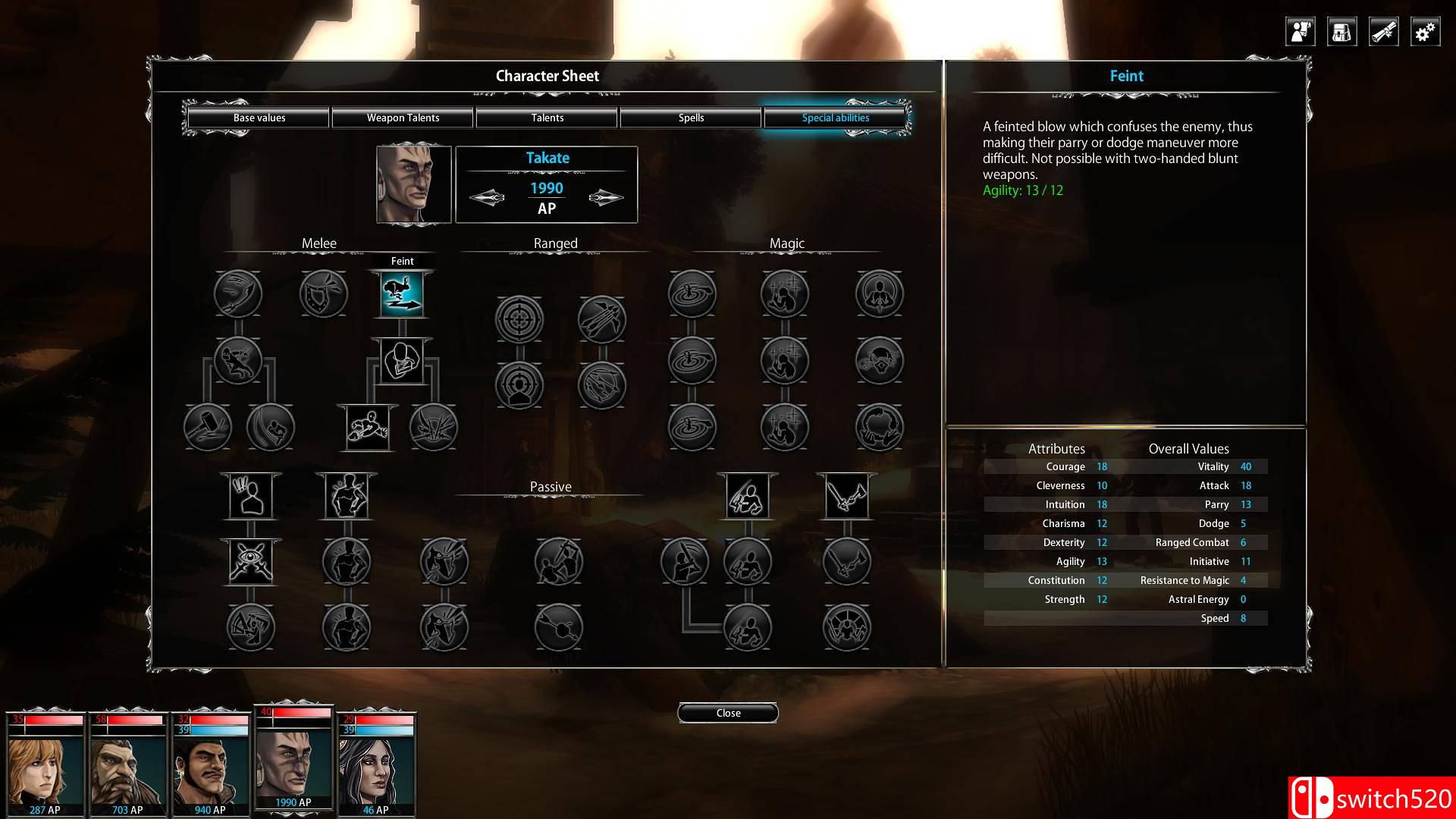Select the highlighted Feint ability icon
Image resolution: width=1456 pixels, height=819 pixels.
point(402,294)
